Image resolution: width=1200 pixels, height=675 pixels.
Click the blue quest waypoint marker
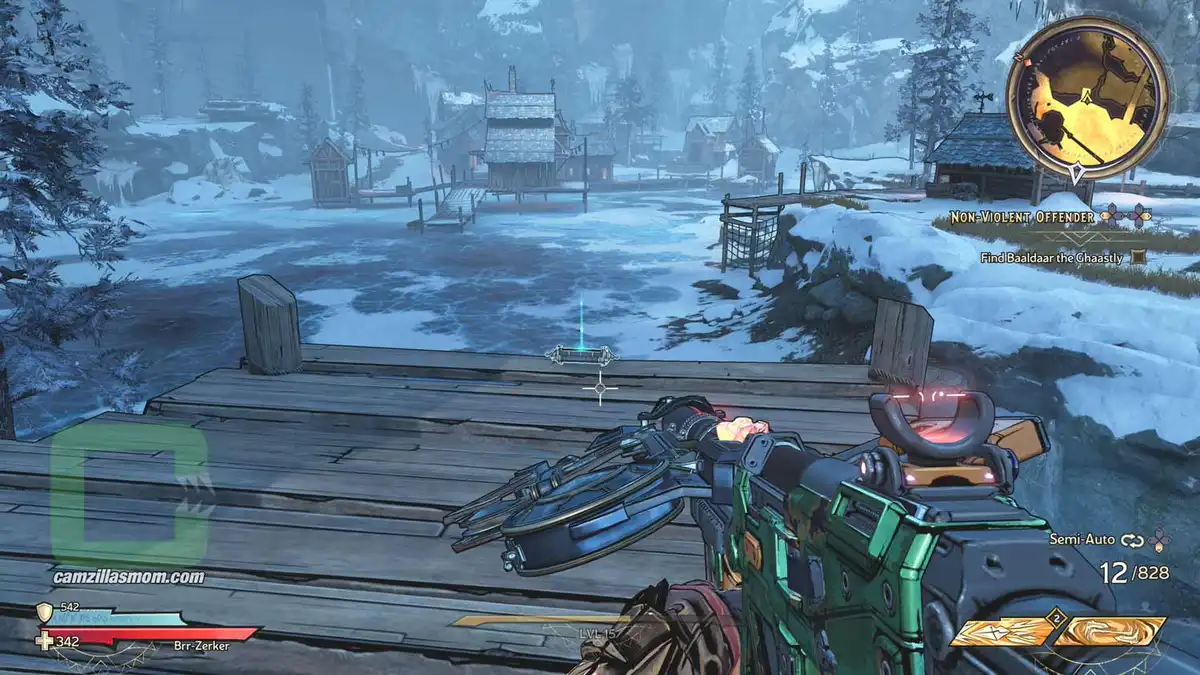[581, 354]
